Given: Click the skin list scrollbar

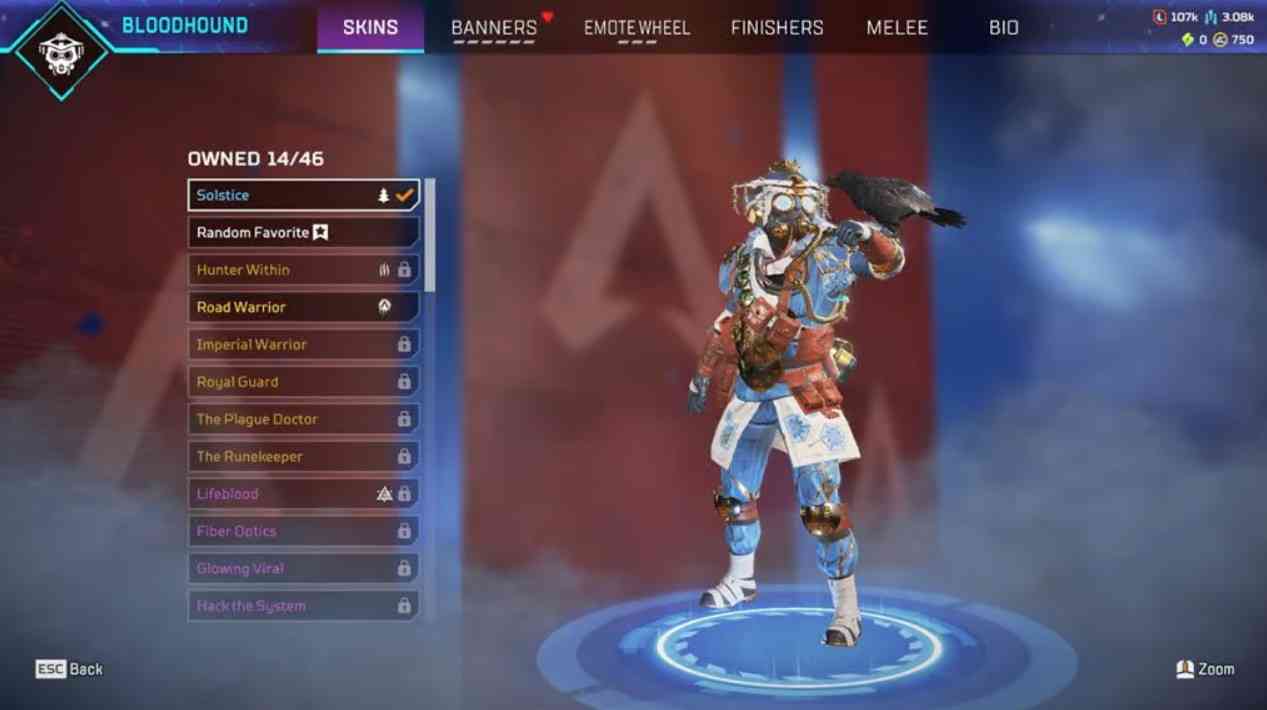Looking at the screenshot, I should [430, 236].
